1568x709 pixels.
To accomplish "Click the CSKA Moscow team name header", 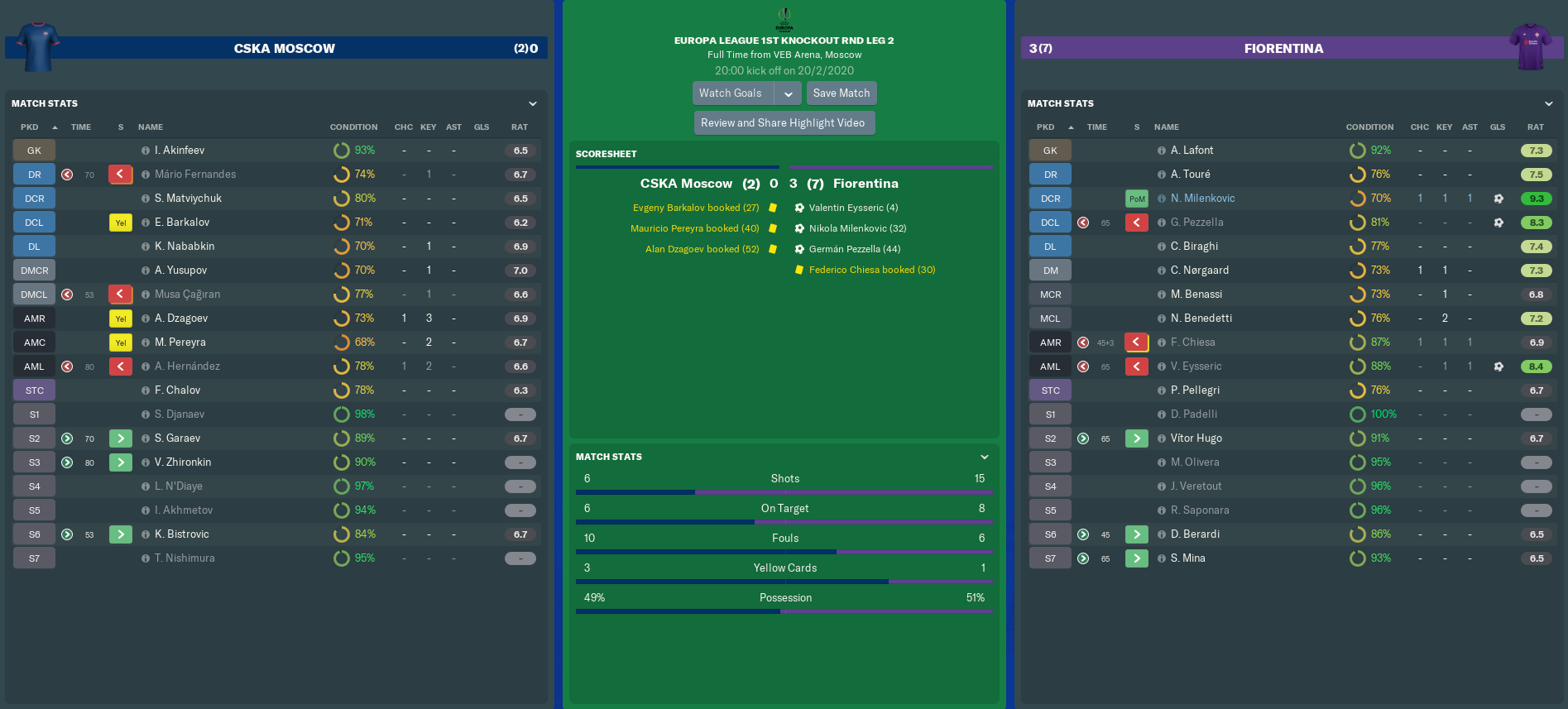I will pyautogui.click(x=284, y=49).
